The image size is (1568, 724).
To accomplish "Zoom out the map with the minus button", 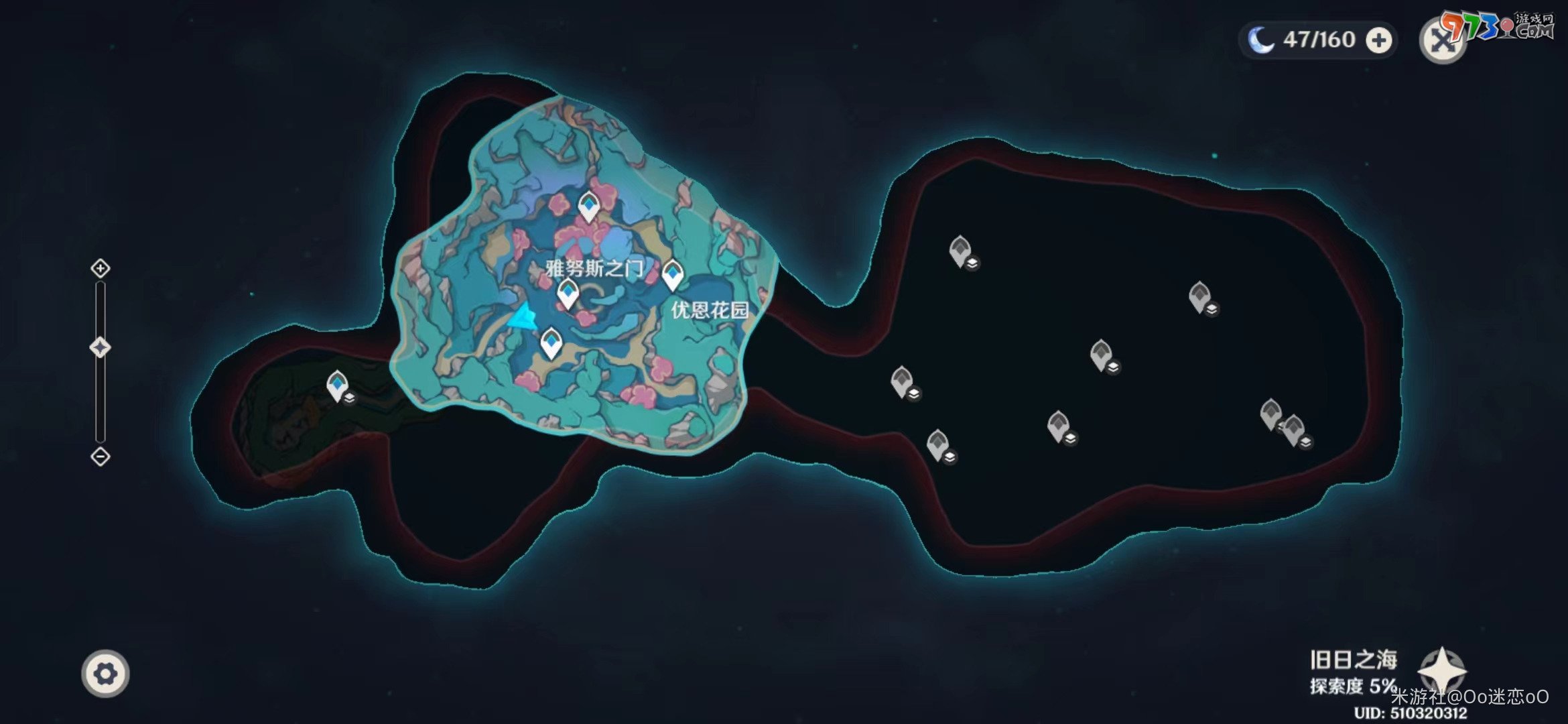I will (101, 457).
